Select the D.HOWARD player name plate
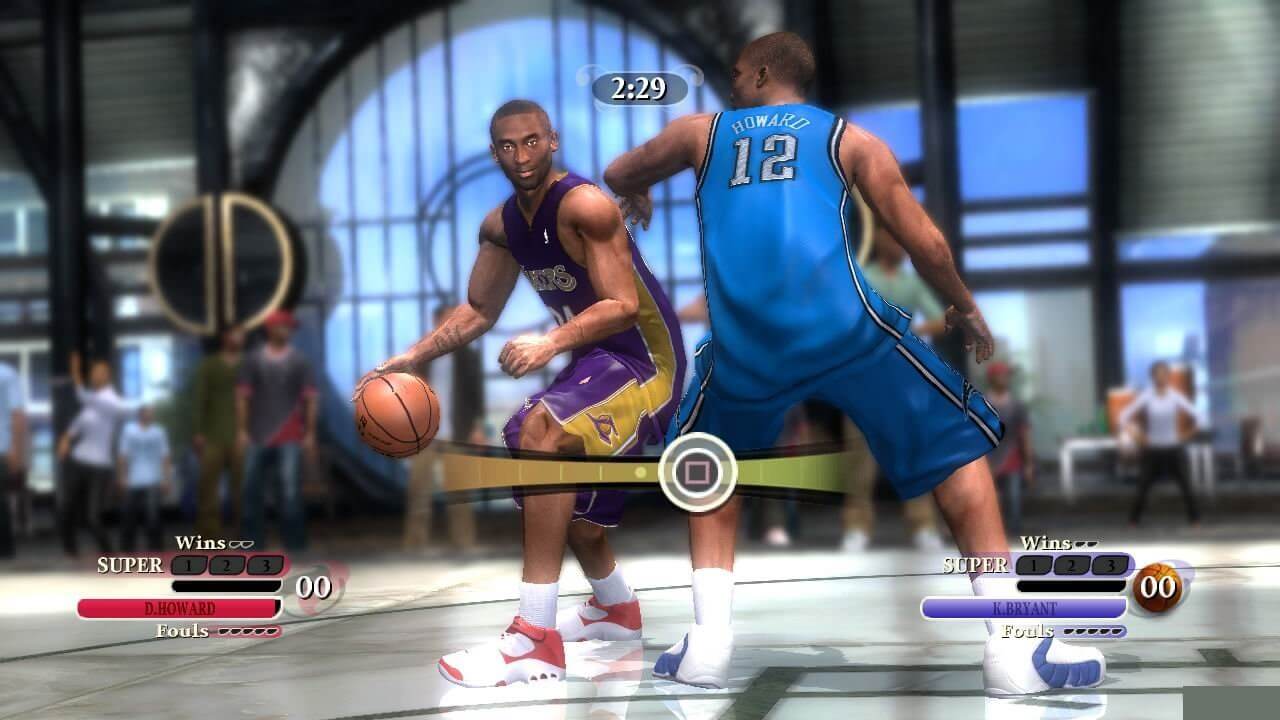Screen dimensions: 1280x720 (x=179, y=608)
